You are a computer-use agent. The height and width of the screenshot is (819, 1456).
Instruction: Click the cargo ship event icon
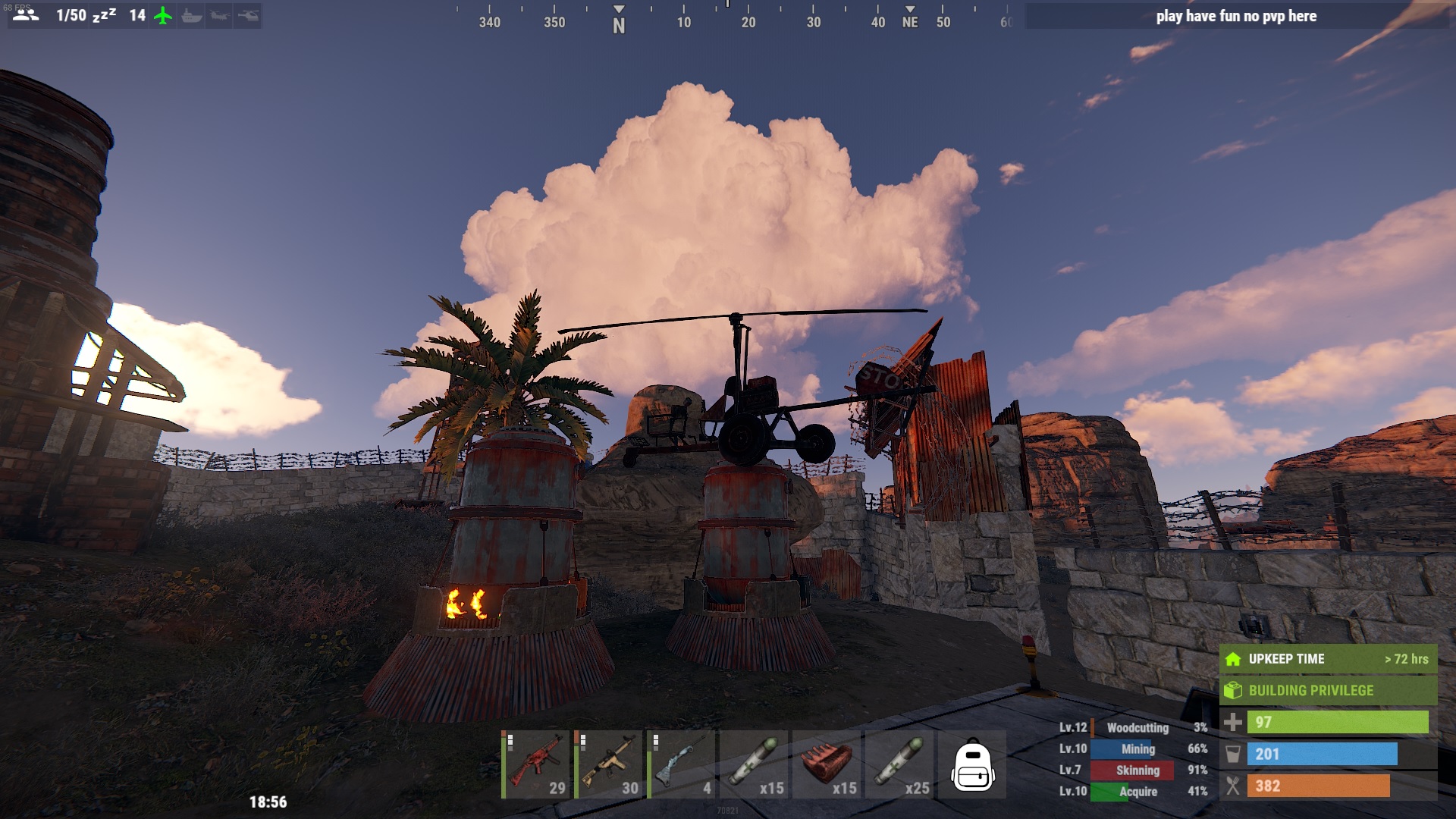tap(192, 15)
